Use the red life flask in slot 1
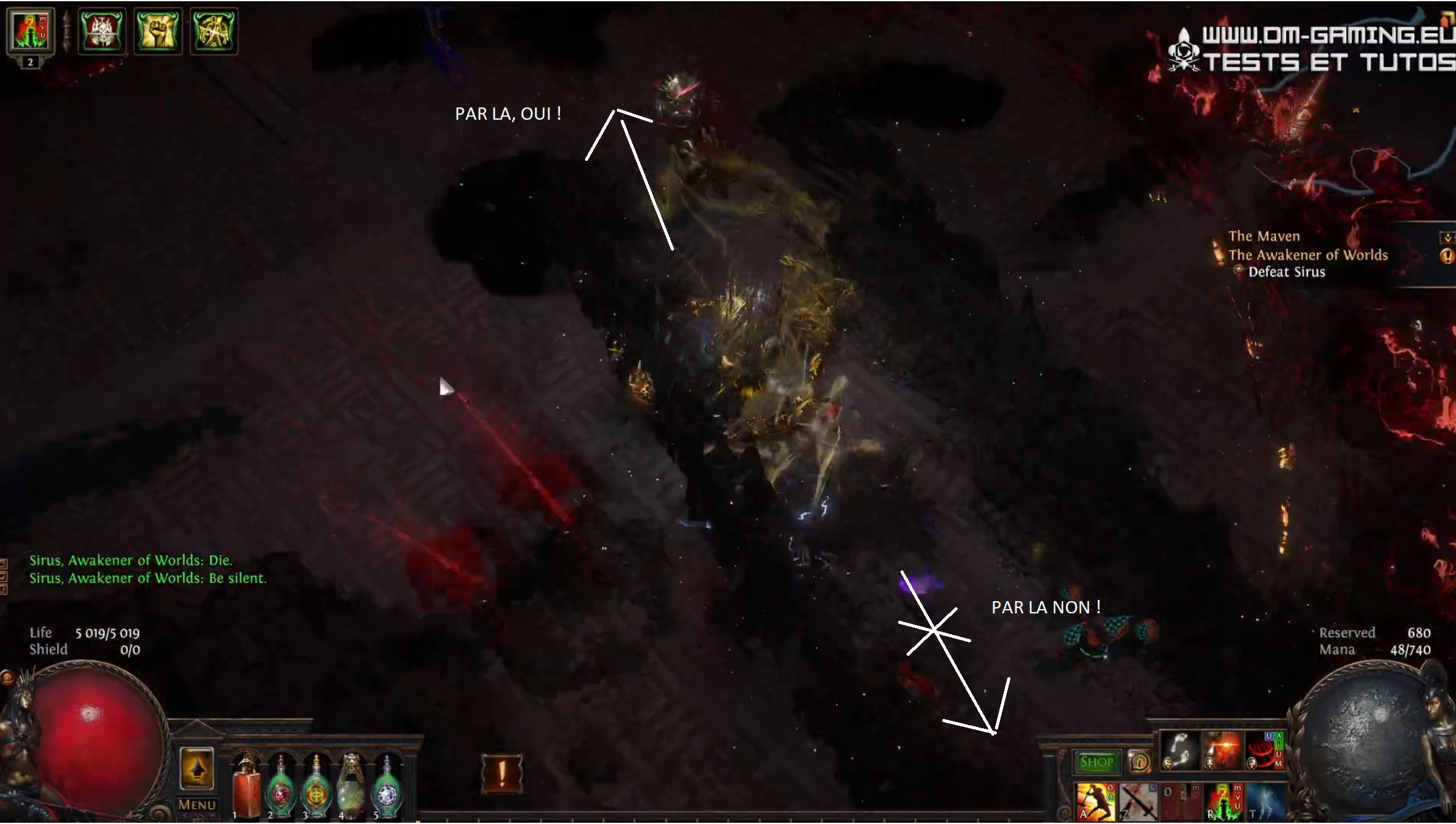The height and width of the screenshot is (824, 1456). pyautogui.click(x=247, y=789)
